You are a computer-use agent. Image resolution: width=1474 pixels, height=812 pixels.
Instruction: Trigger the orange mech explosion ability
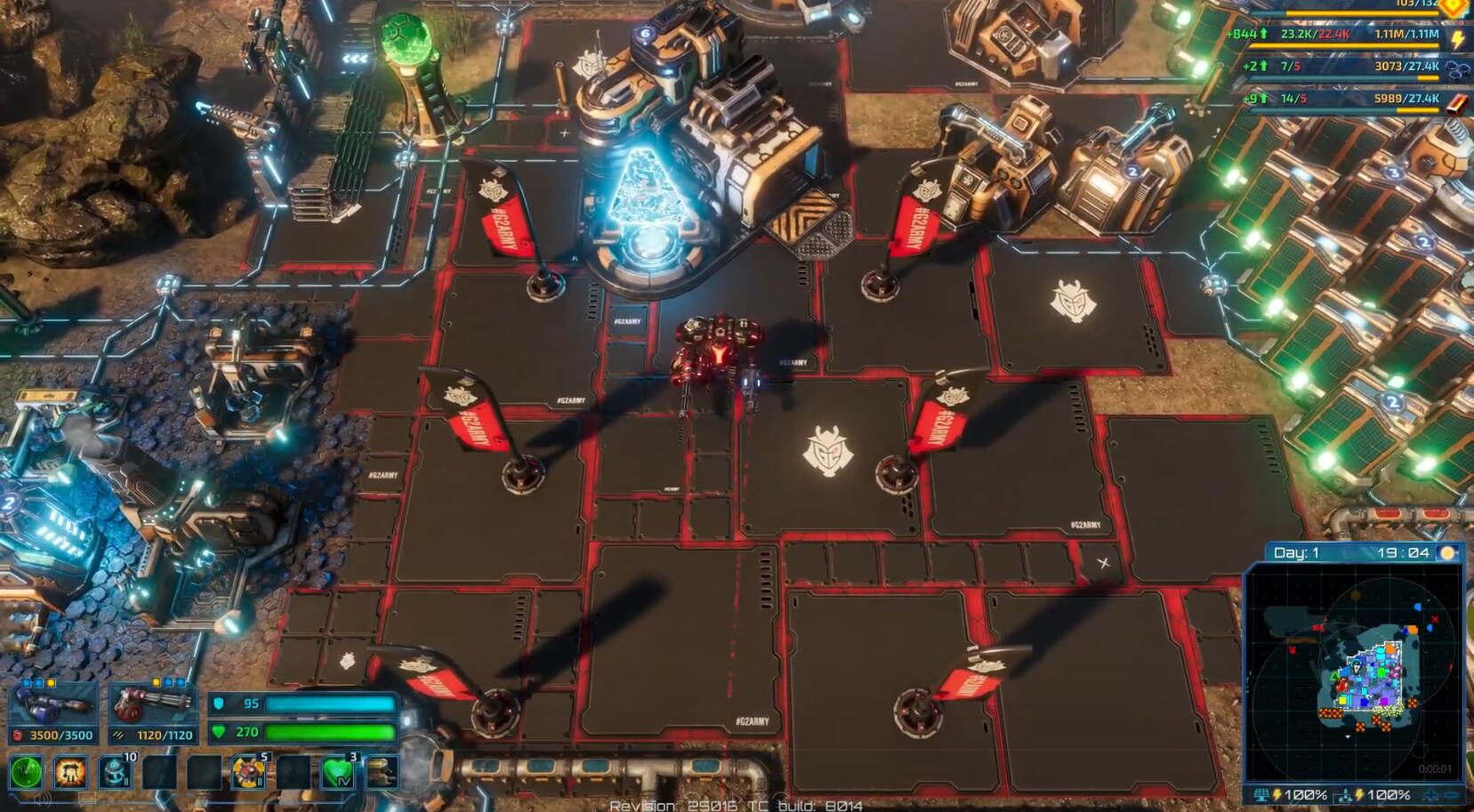coord(70,771)
